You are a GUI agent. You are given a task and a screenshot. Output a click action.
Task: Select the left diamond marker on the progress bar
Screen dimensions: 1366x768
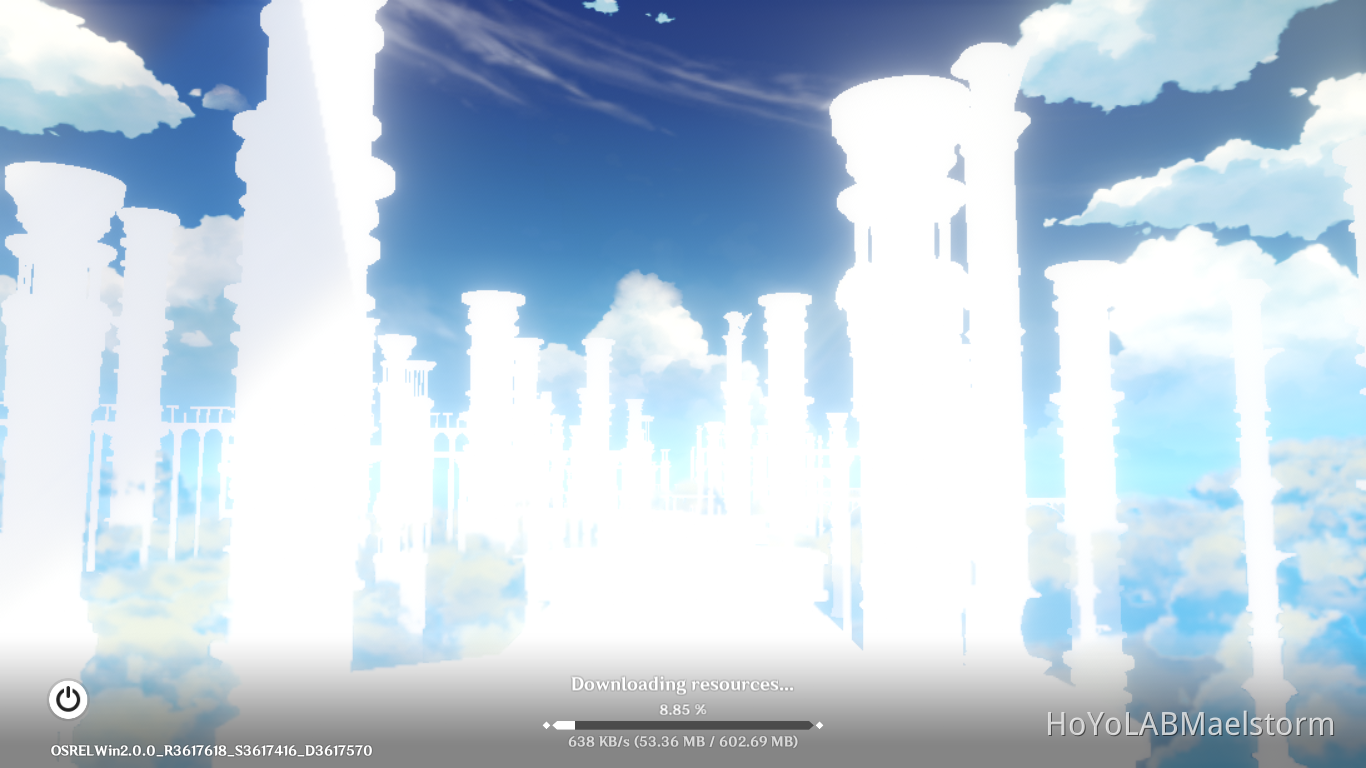coord(547,723)
